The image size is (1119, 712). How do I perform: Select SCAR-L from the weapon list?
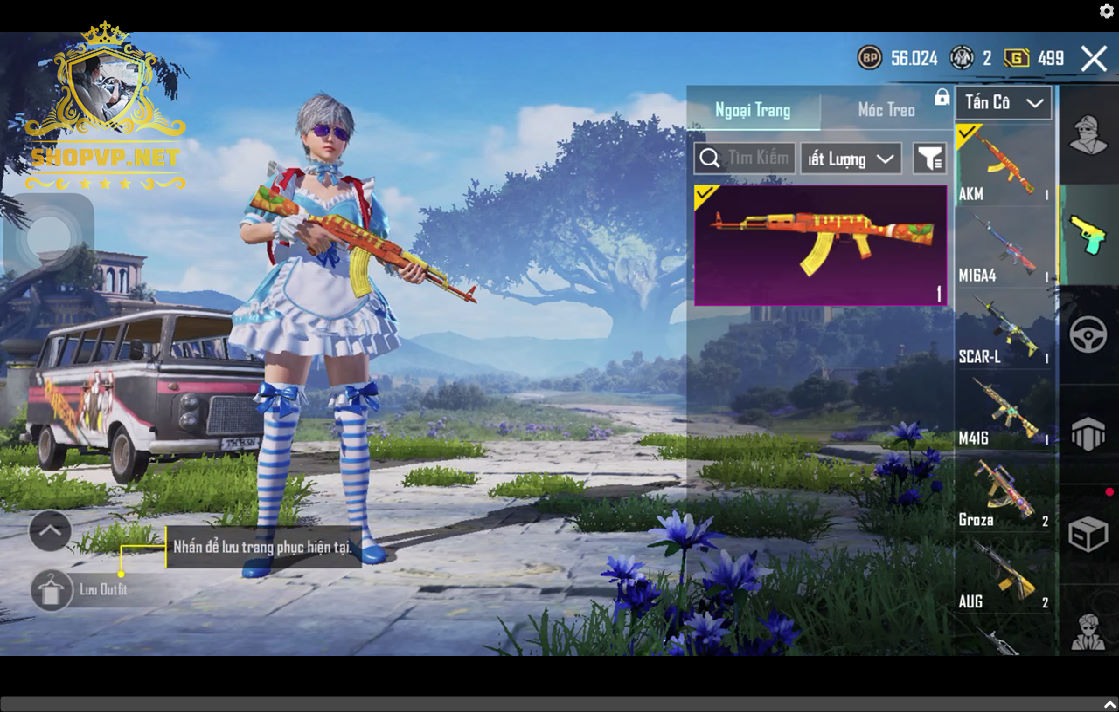[x=1004, y=330]
